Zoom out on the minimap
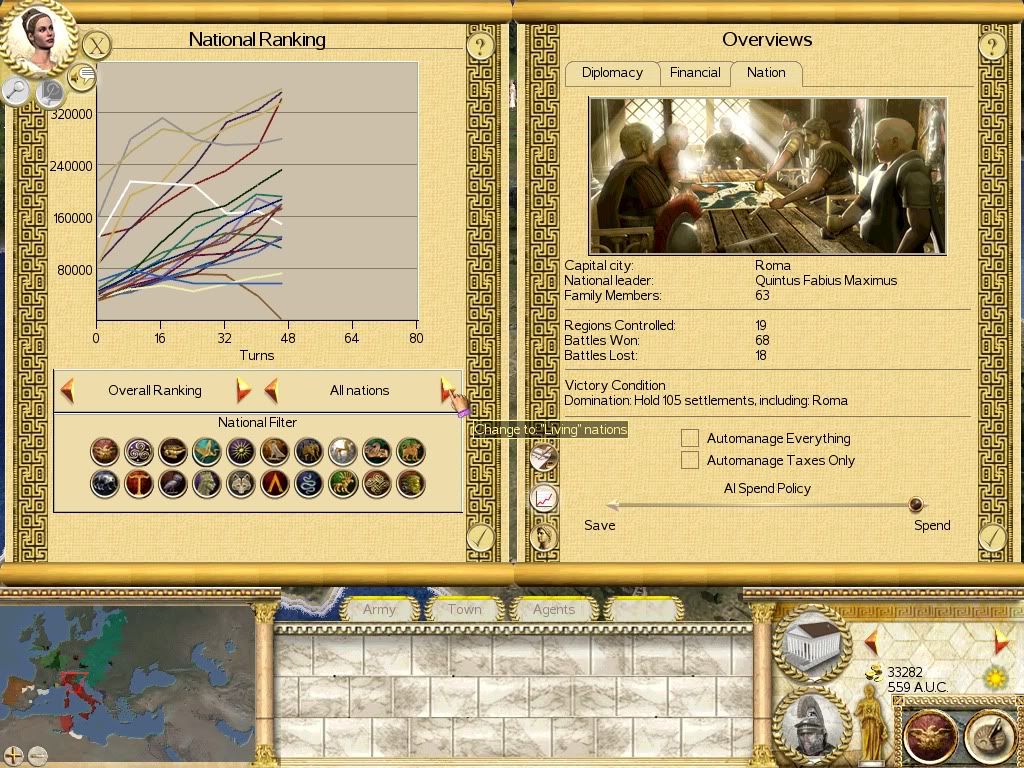 tap(38, 755)
